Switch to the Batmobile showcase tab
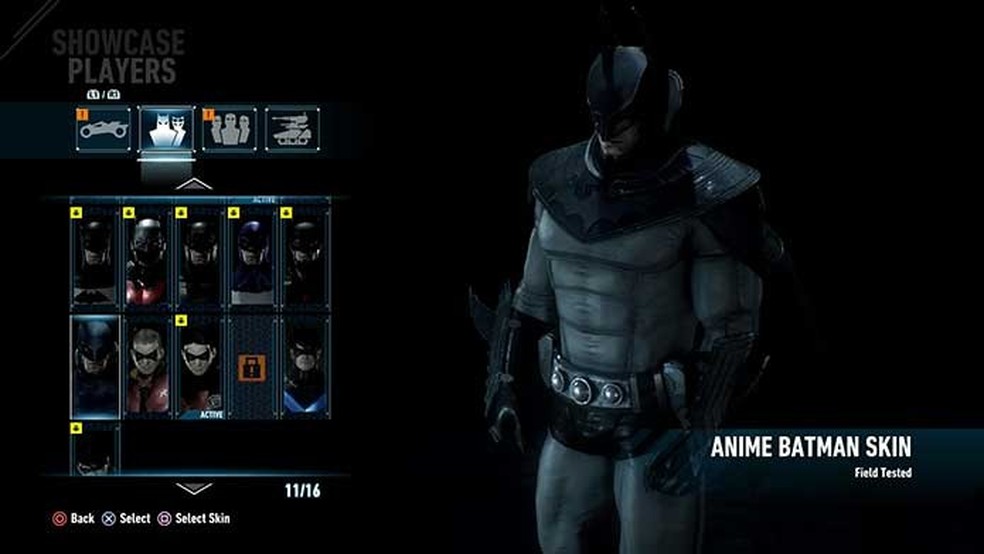984x554 pixels. pos(105,129)
